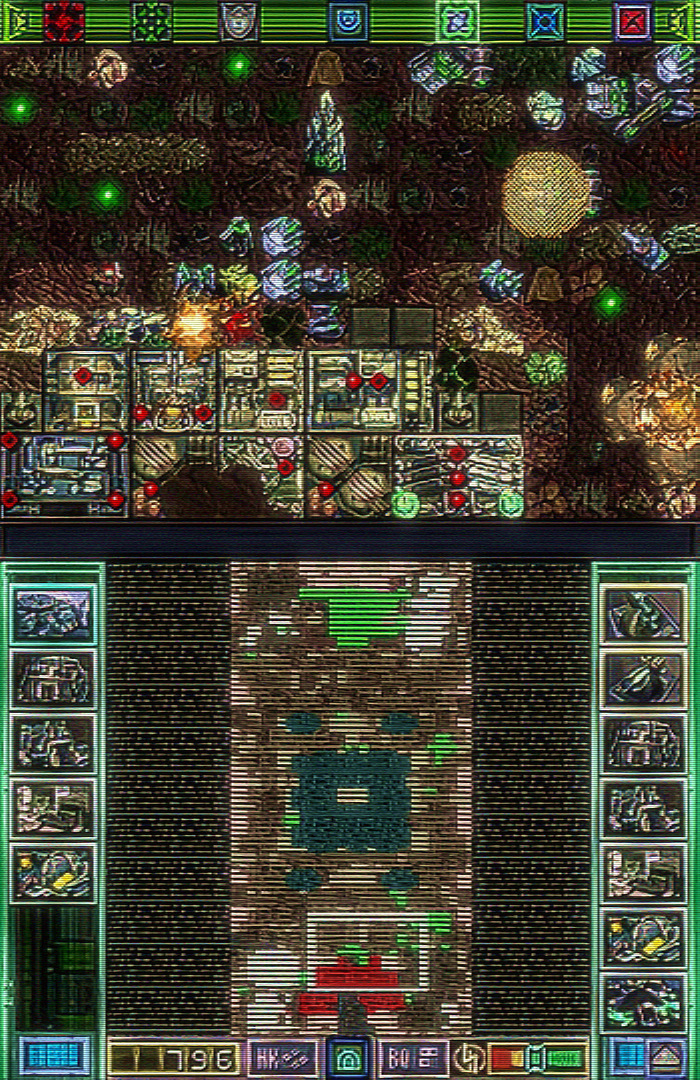Click the blue grid button at bottom-left
This screenshot has height=1080, width=700.
(x=54, y=1057)
